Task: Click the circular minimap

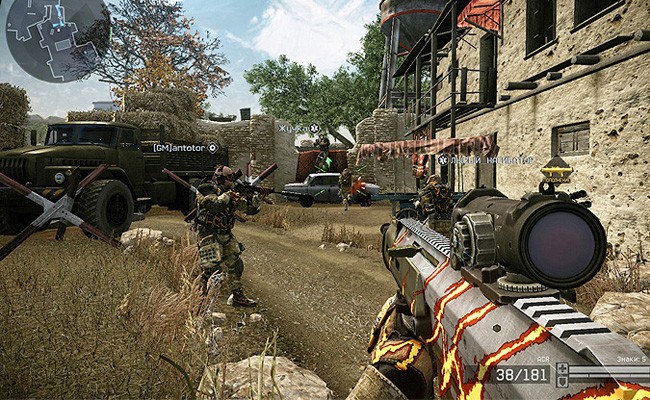Action: click(x=57, y=40)
